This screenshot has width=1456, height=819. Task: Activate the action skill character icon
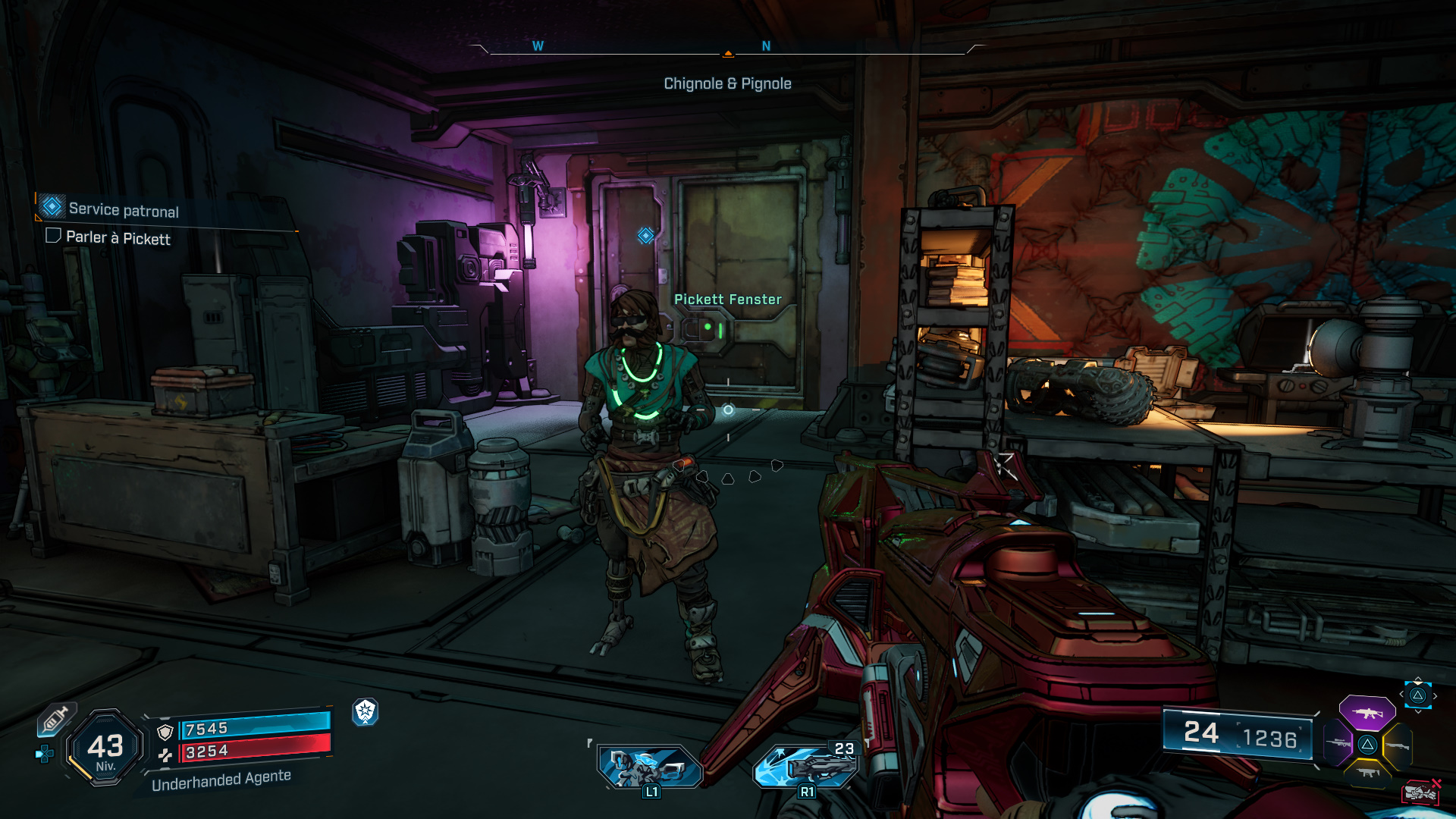pos(650,766)
